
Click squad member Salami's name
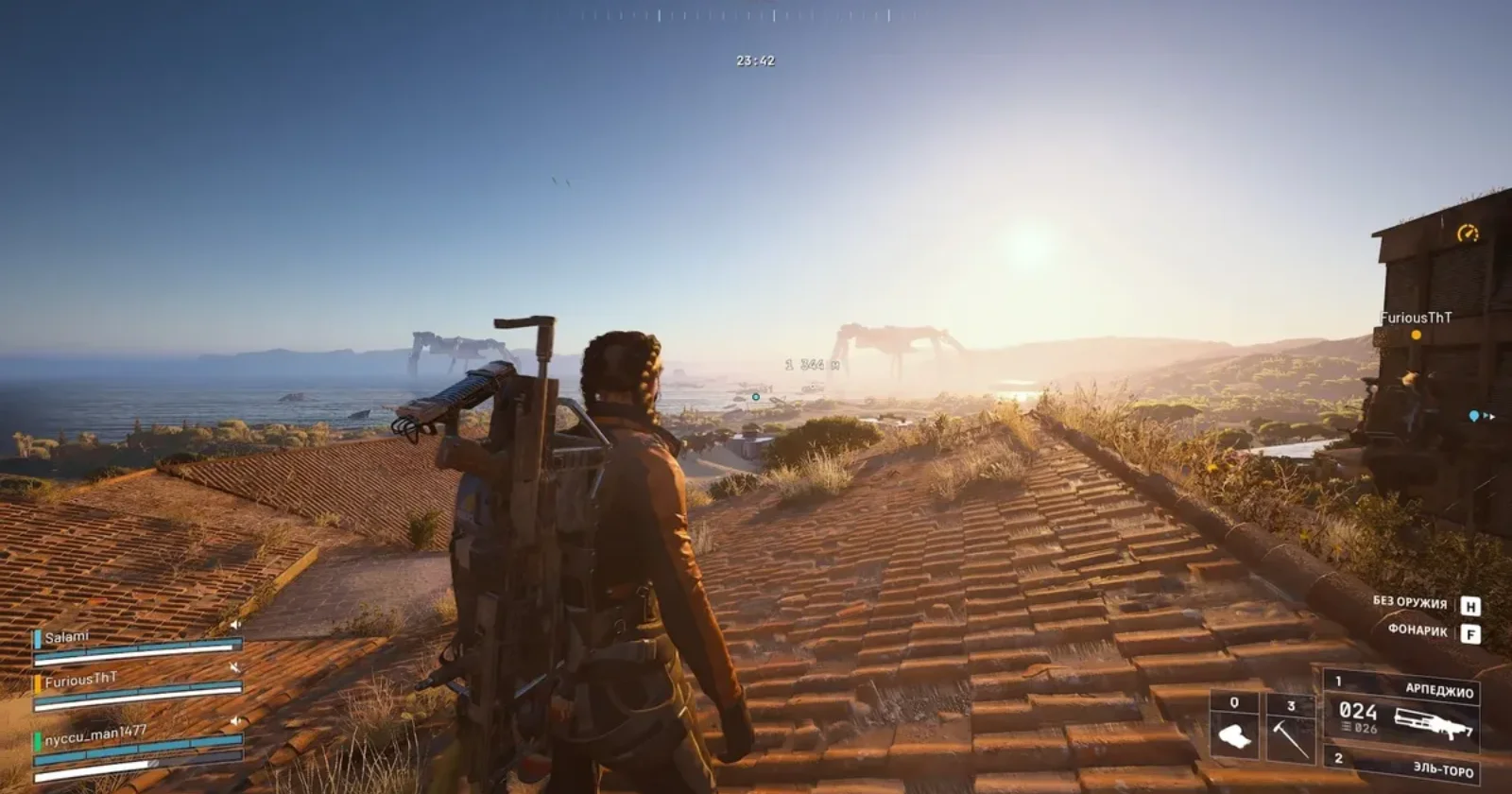pos(66,638)
